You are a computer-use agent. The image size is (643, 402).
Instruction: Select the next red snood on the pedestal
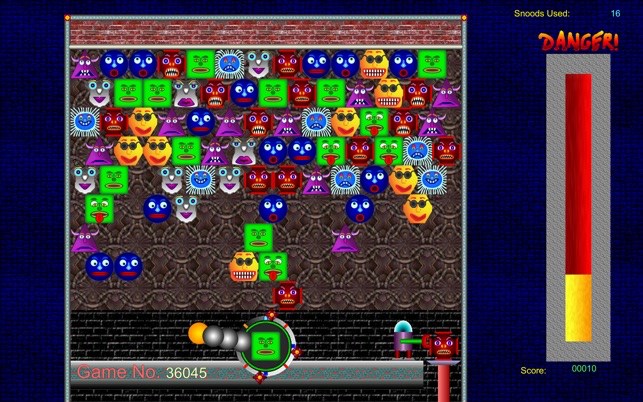(x=443, y=344)
